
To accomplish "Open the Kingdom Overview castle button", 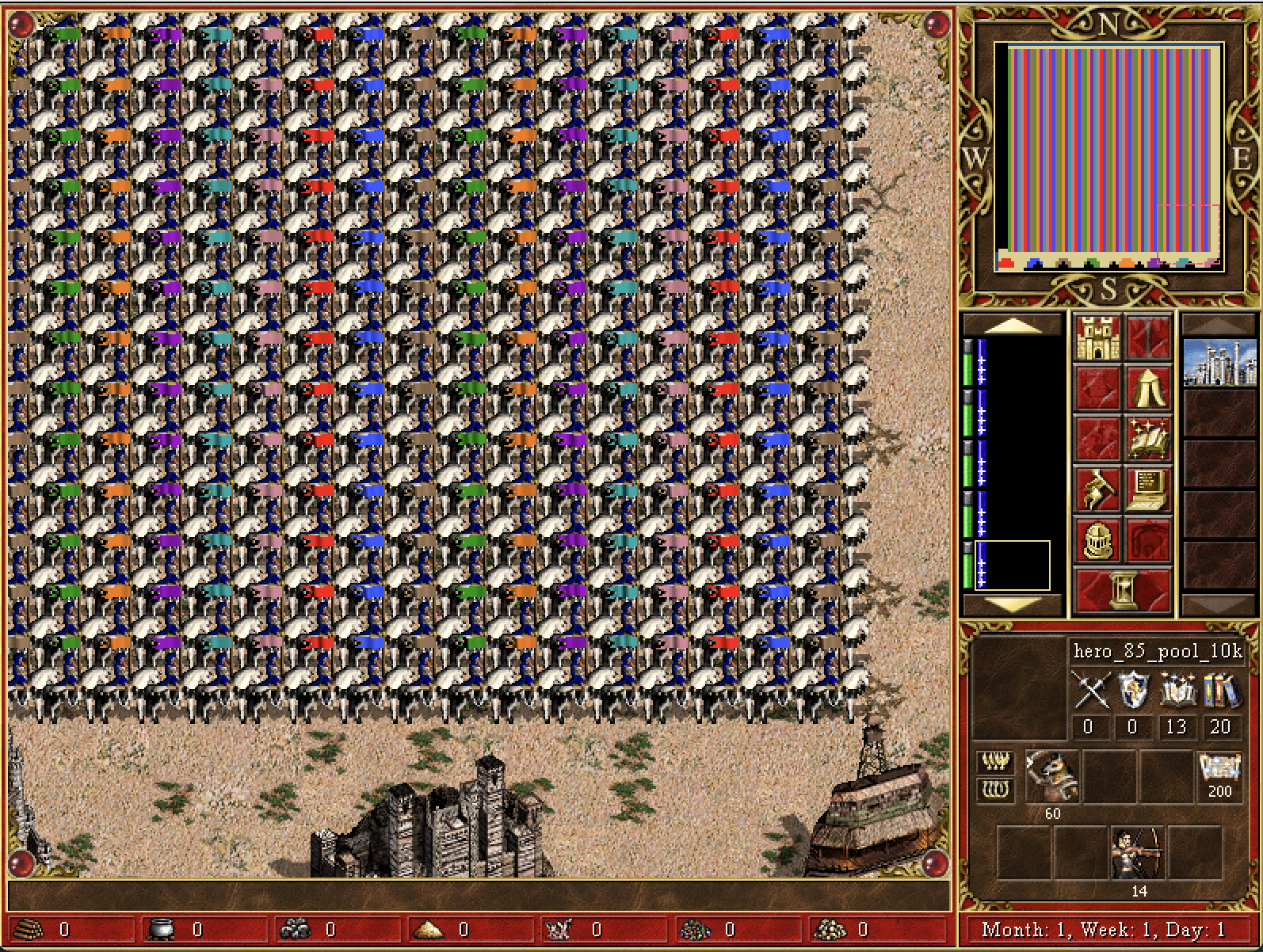I will click(x=1097, y=338).
